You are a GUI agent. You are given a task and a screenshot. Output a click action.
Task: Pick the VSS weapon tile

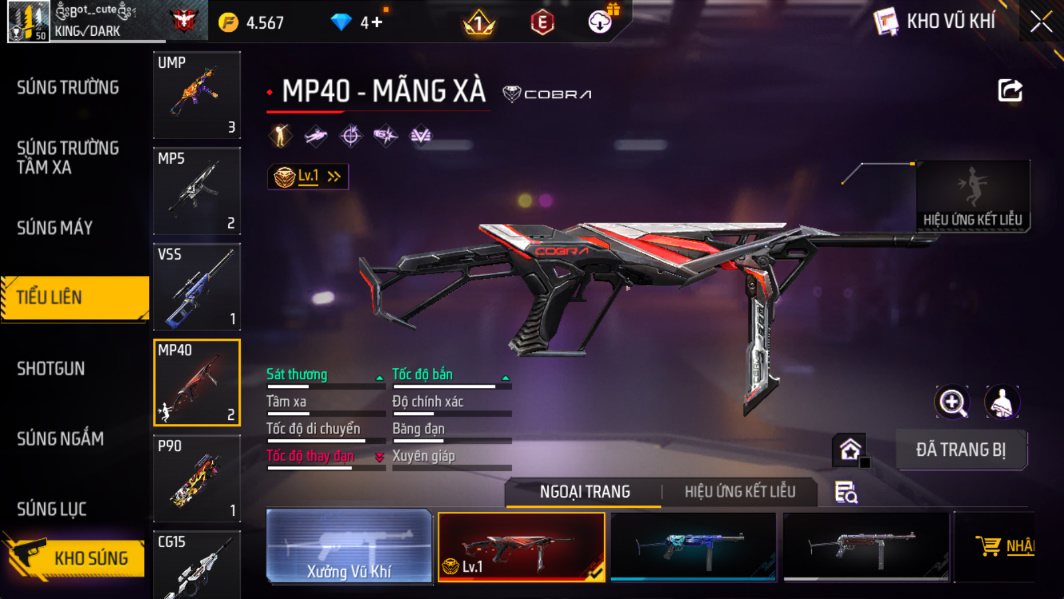tap(197, 287)
